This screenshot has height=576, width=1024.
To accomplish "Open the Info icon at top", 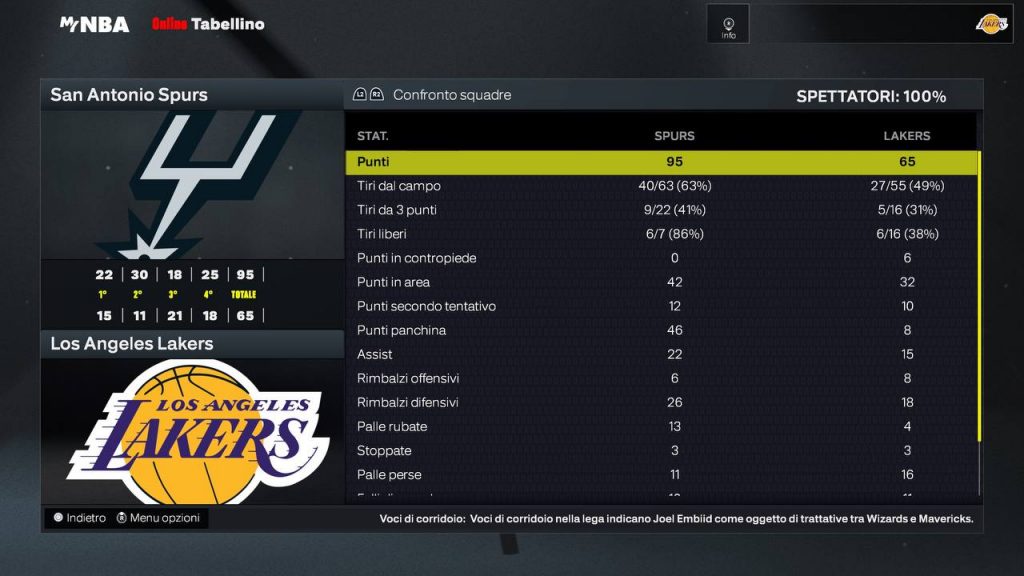I will [x=728, y=24].
